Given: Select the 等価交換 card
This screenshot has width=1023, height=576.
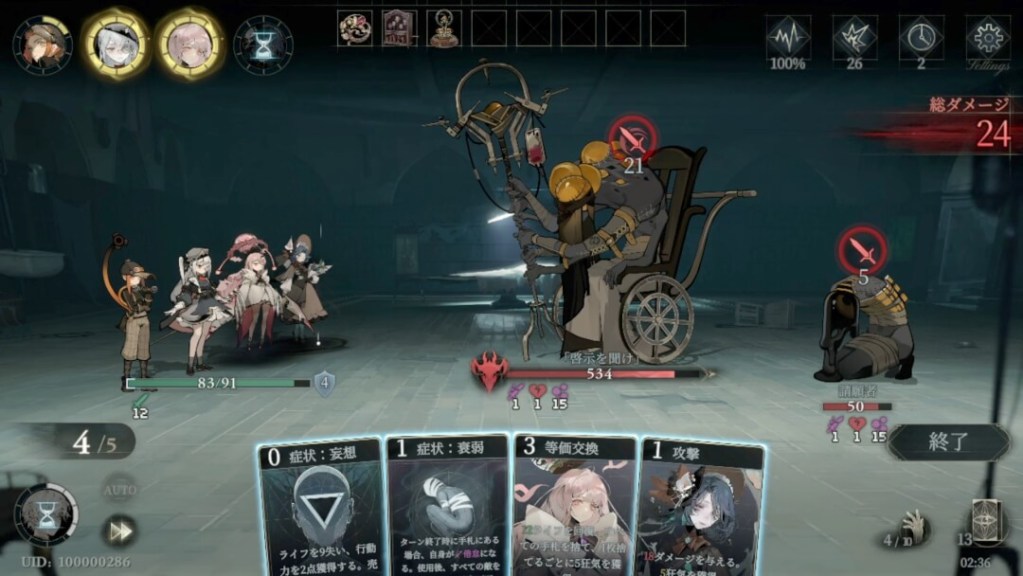Looking at the screenshot, I should click(573, 507).
